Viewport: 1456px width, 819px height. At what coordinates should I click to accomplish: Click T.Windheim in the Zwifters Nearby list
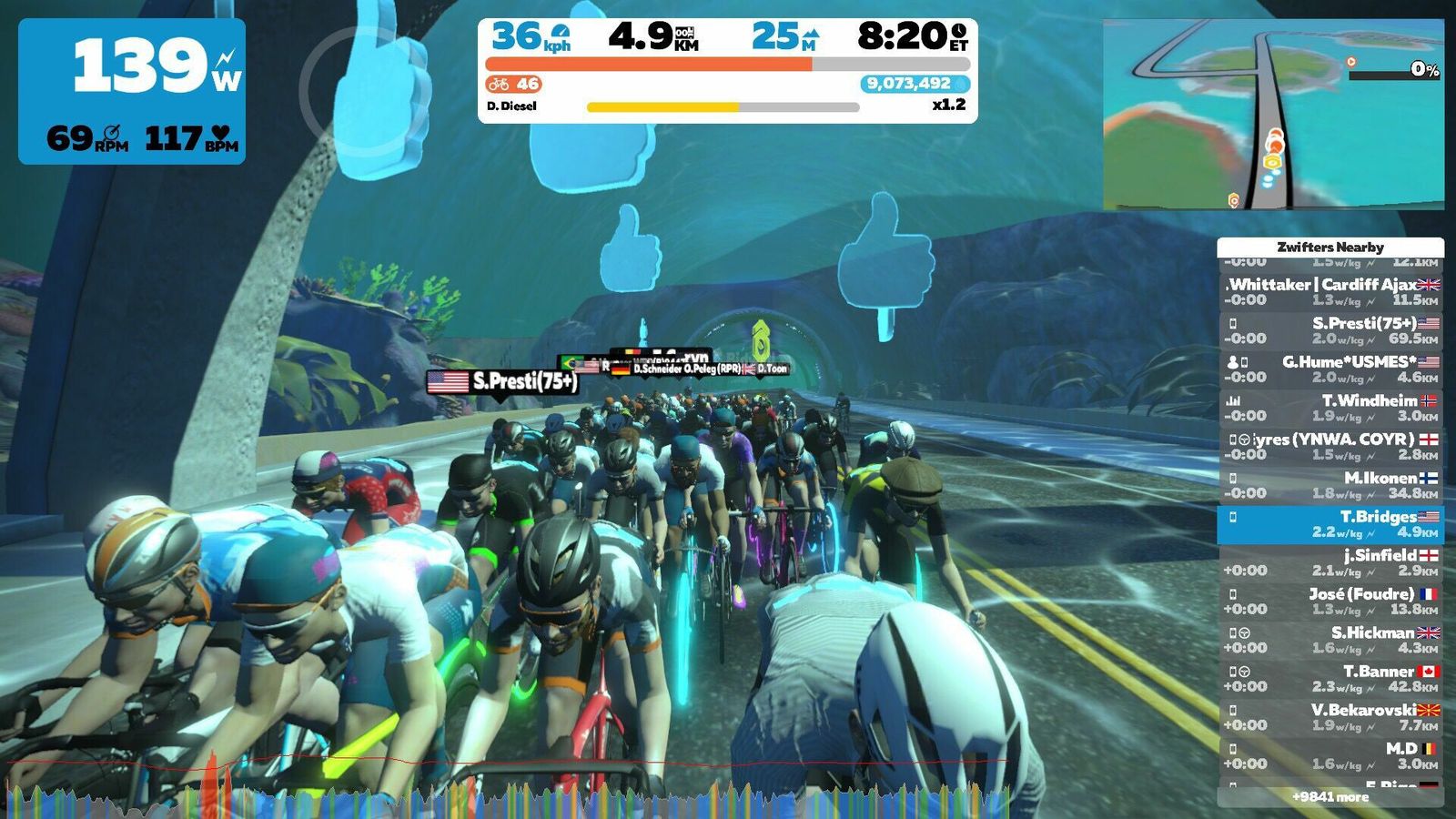1330,408
